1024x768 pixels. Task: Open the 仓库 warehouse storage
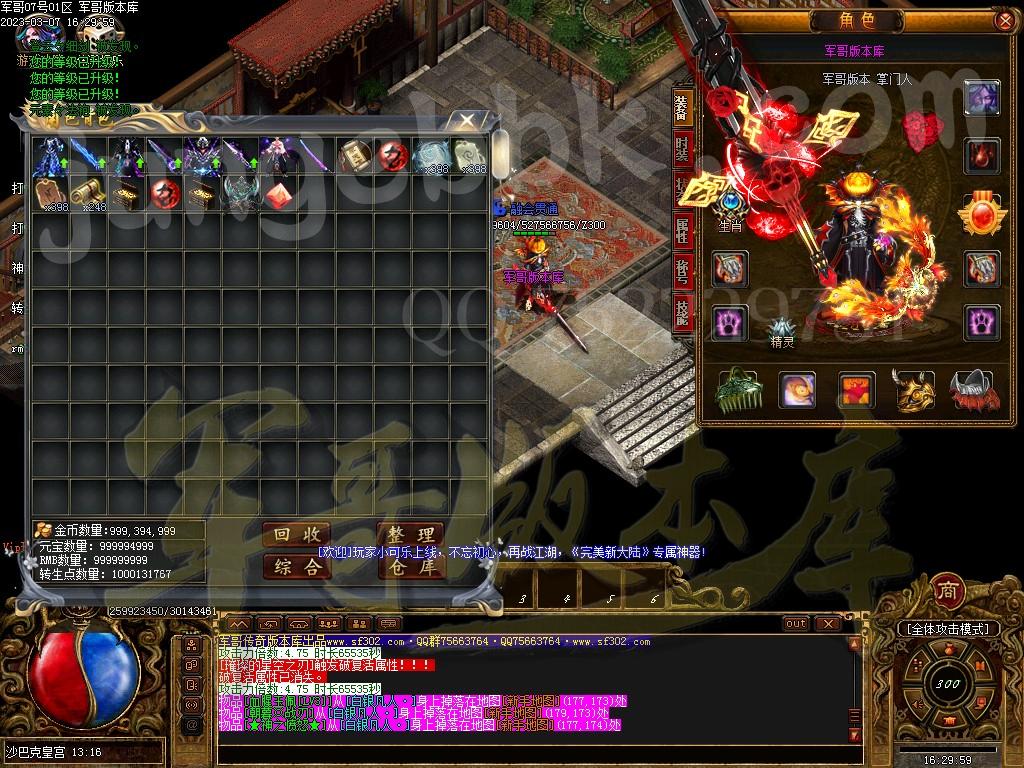pos(410,567)
